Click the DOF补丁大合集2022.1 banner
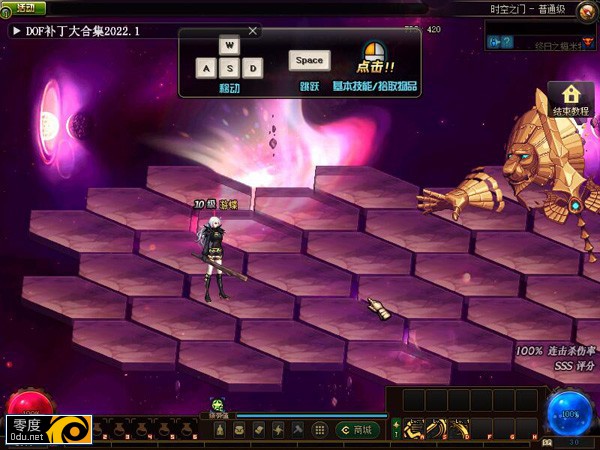This screenshot has width=600, height=450. click(x=80, y=31)
